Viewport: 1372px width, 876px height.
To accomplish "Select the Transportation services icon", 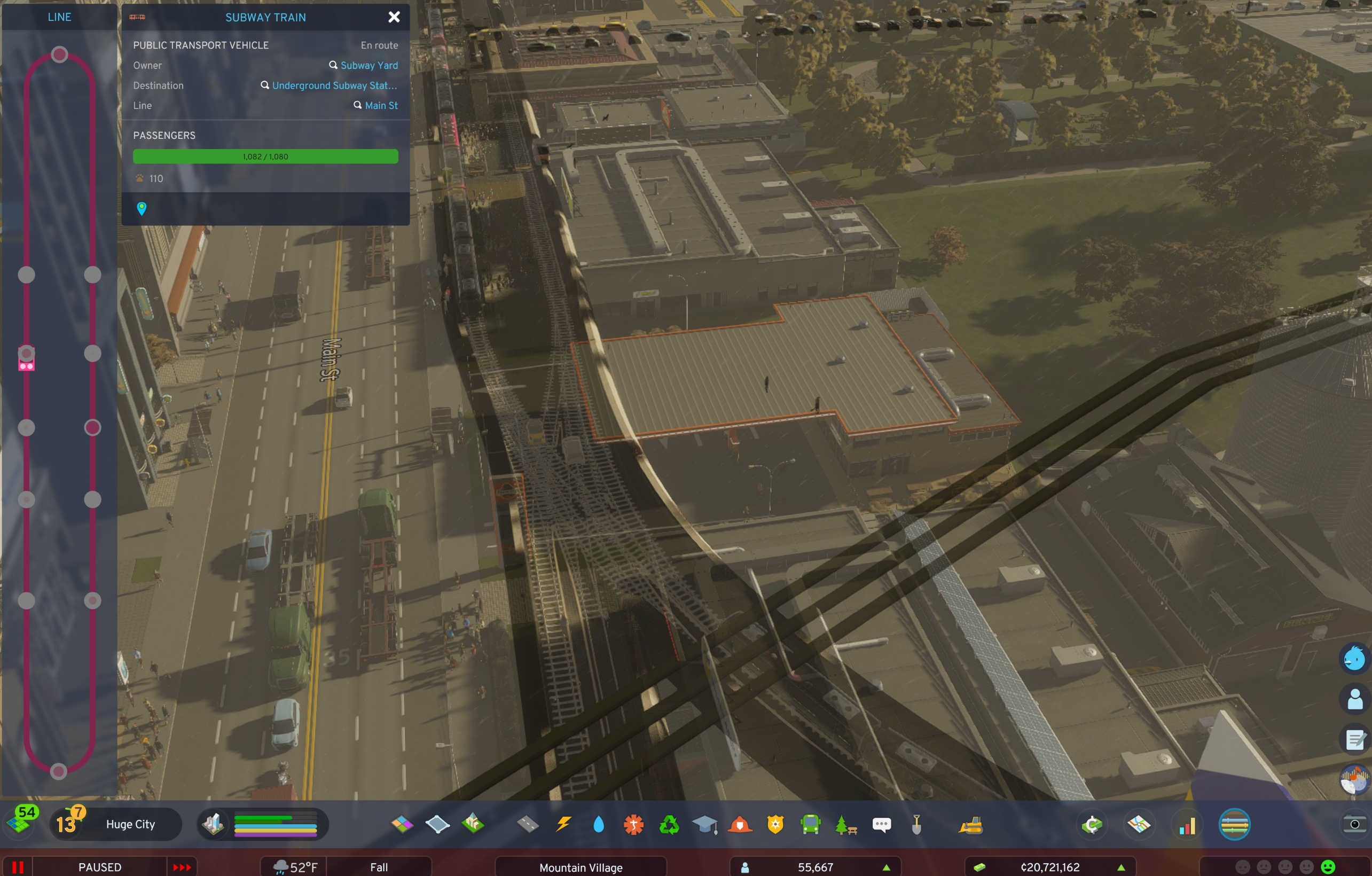I will [x=810, y=824].
